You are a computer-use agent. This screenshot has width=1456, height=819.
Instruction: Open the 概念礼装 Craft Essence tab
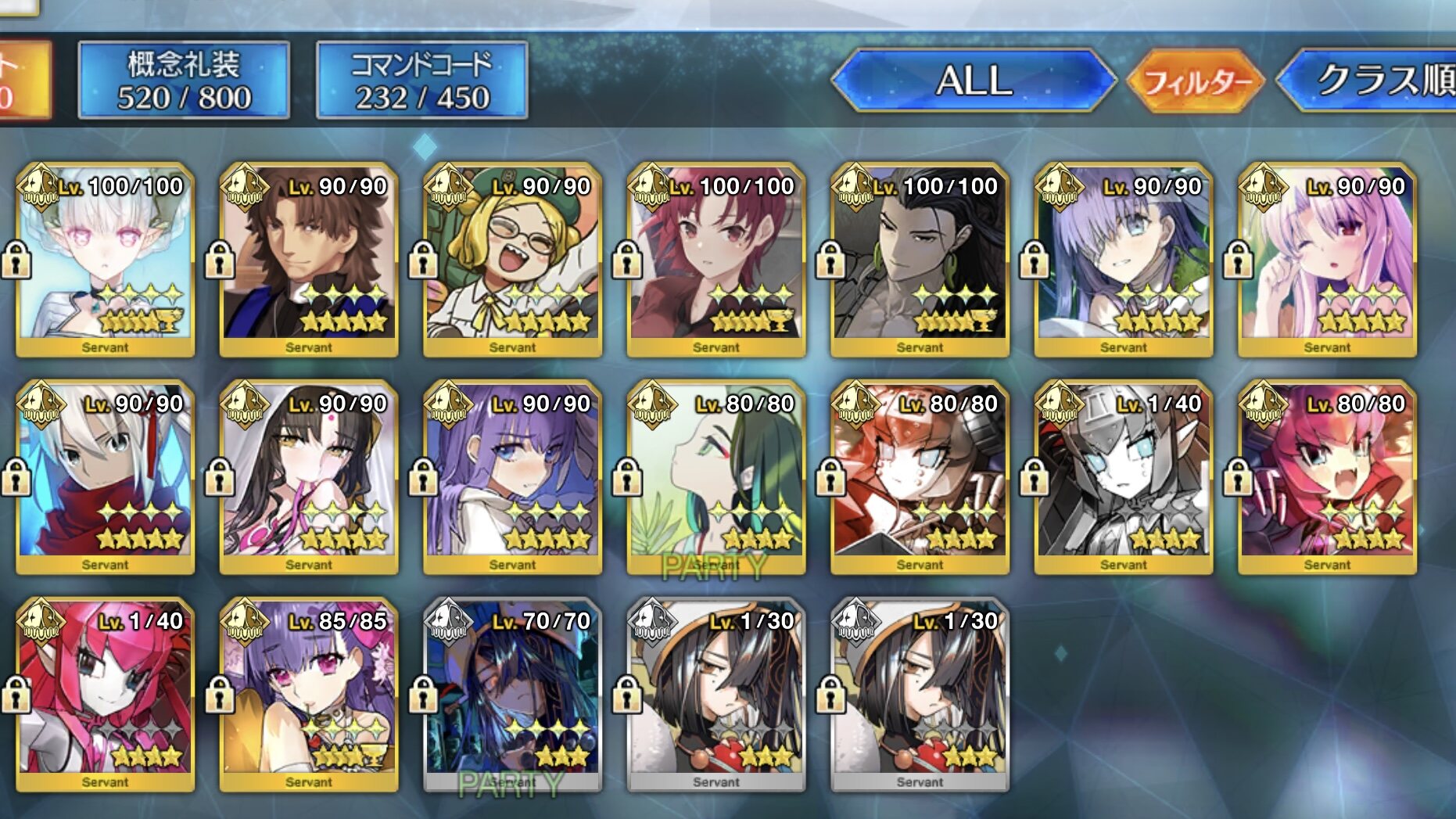184,81
